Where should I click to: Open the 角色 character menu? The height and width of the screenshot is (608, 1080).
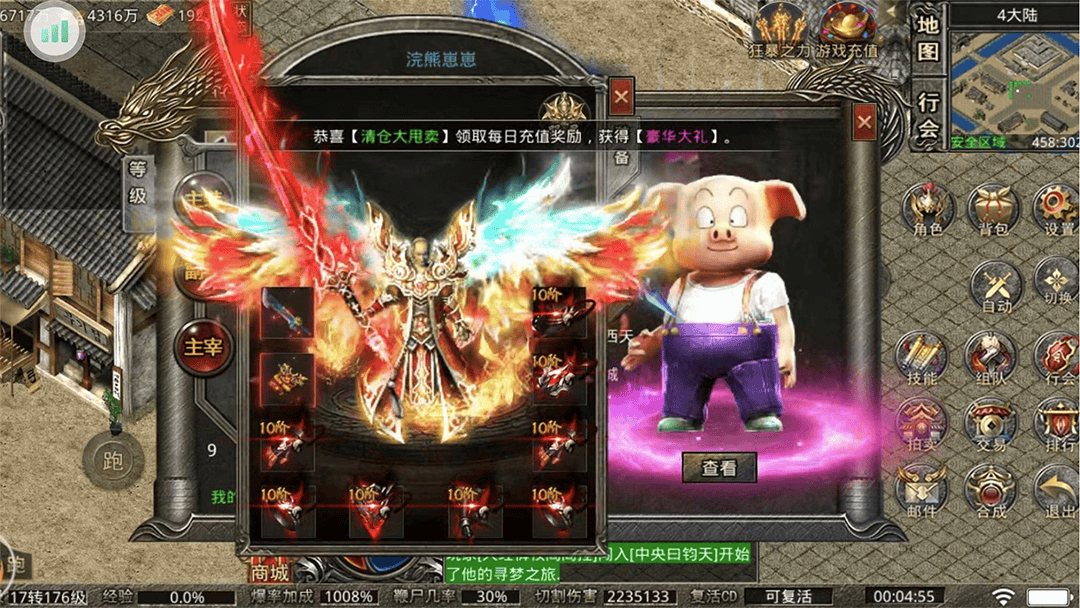(x=927, y=208)
